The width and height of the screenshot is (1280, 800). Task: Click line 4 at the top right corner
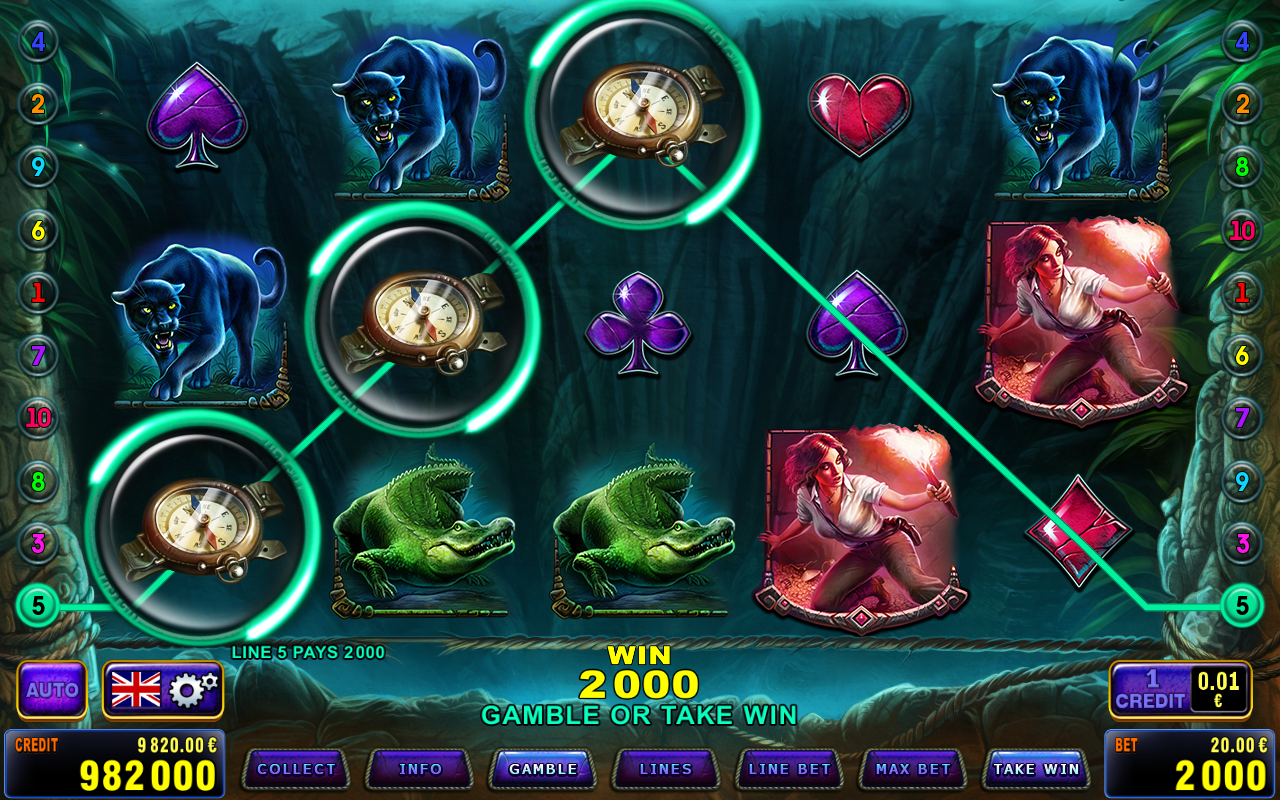point(1240,42)
